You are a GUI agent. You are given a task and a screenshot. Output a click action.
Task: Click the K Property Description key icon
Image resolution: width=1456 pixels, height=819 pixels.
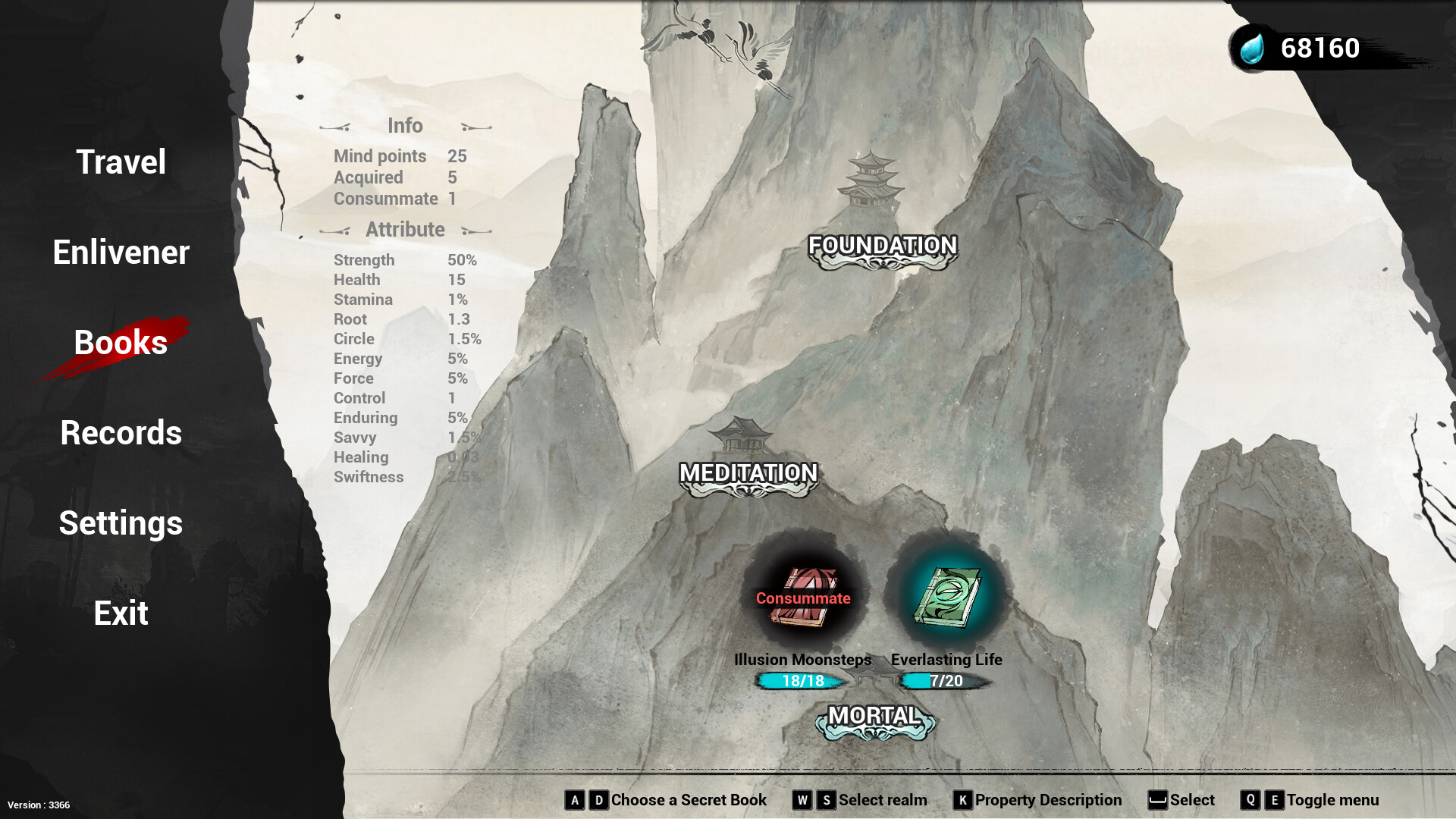pyautogui.click(x=962, y=799)
